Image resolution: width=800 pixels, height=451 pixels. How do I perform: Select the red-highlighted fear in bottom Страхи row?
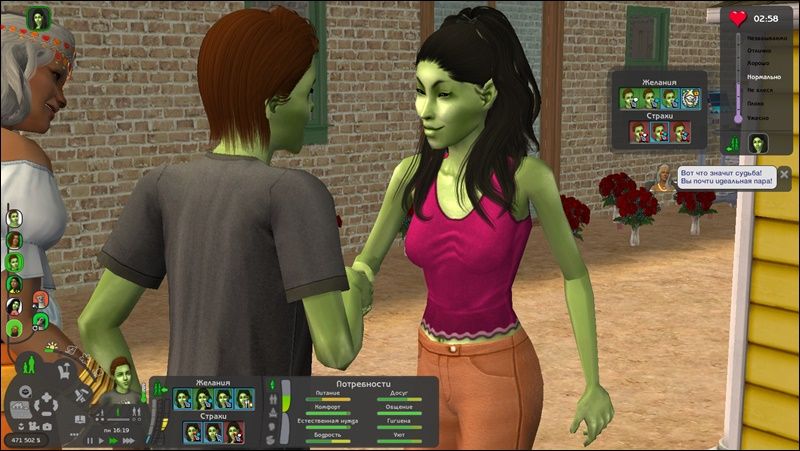point(234,432)
